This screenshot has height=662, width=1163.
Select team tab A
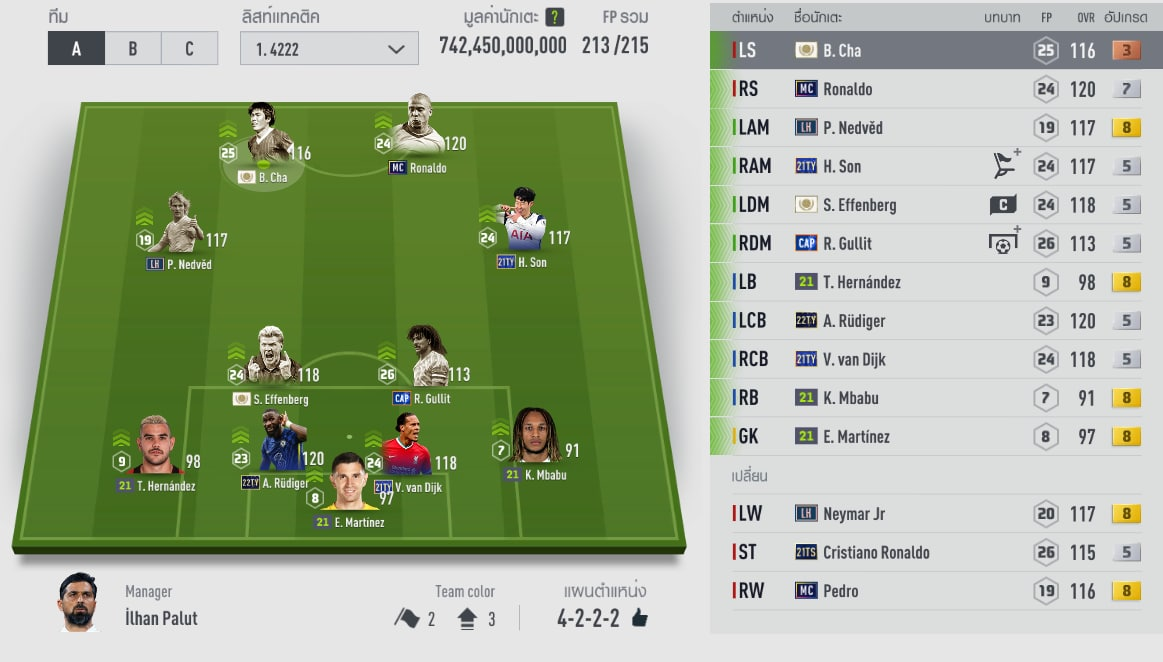point(76,48)
